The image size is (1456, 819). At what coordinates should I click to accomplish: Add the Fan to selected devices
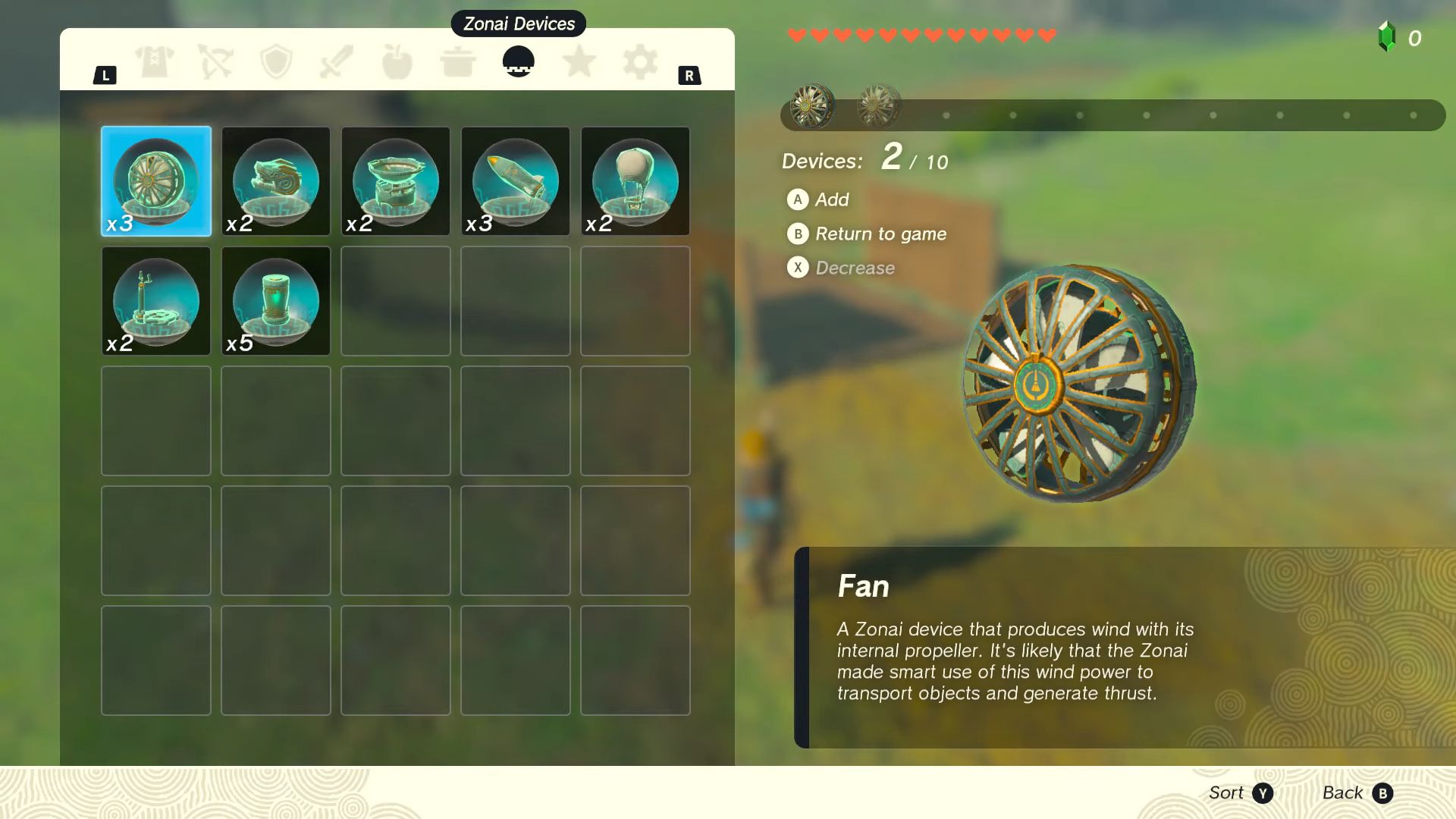tap(819, 199)
